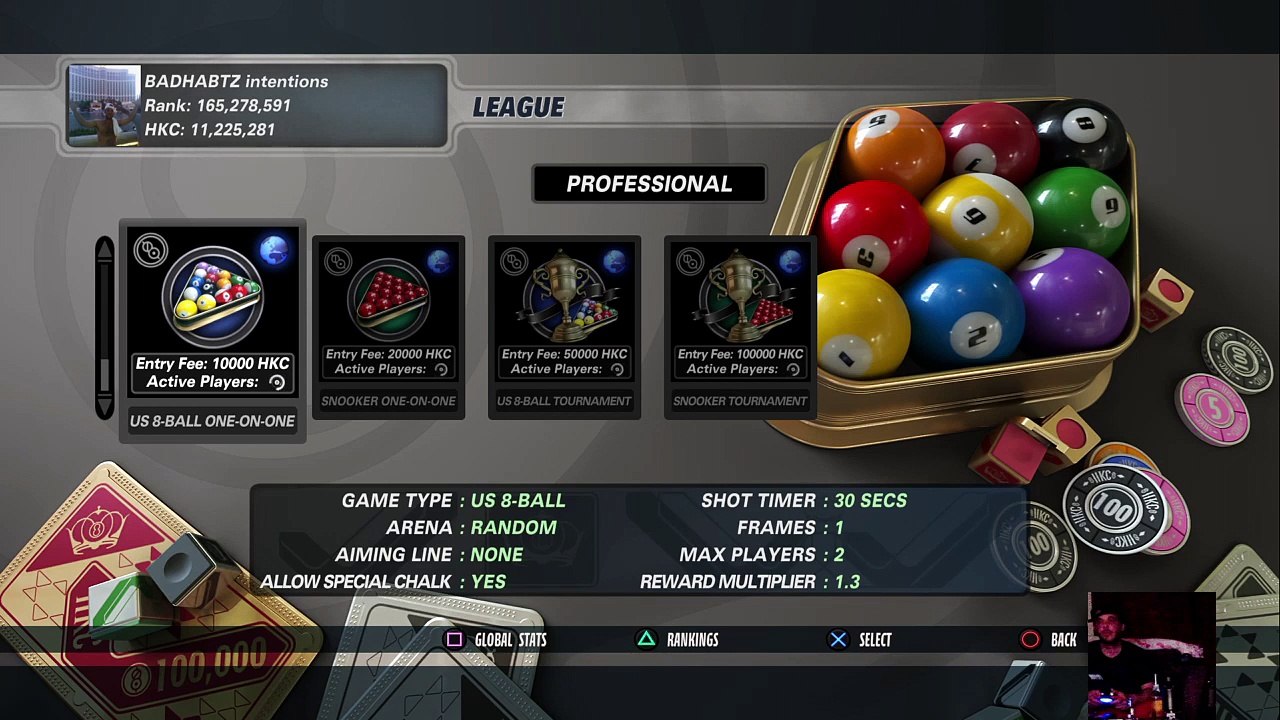Confirm with the Select option

click(860, 640)
